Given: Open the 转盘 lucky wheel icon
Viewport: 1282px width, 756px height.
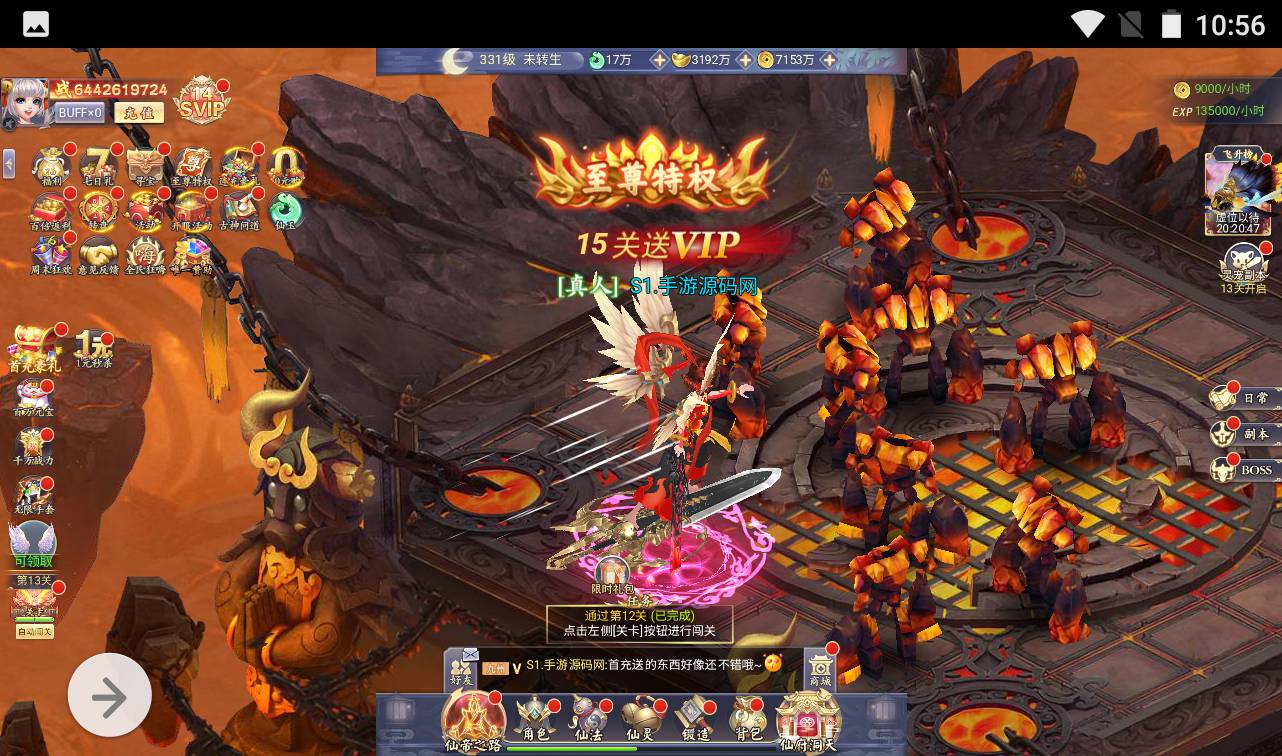Looking at the screenshot, I should pos(99,211).
